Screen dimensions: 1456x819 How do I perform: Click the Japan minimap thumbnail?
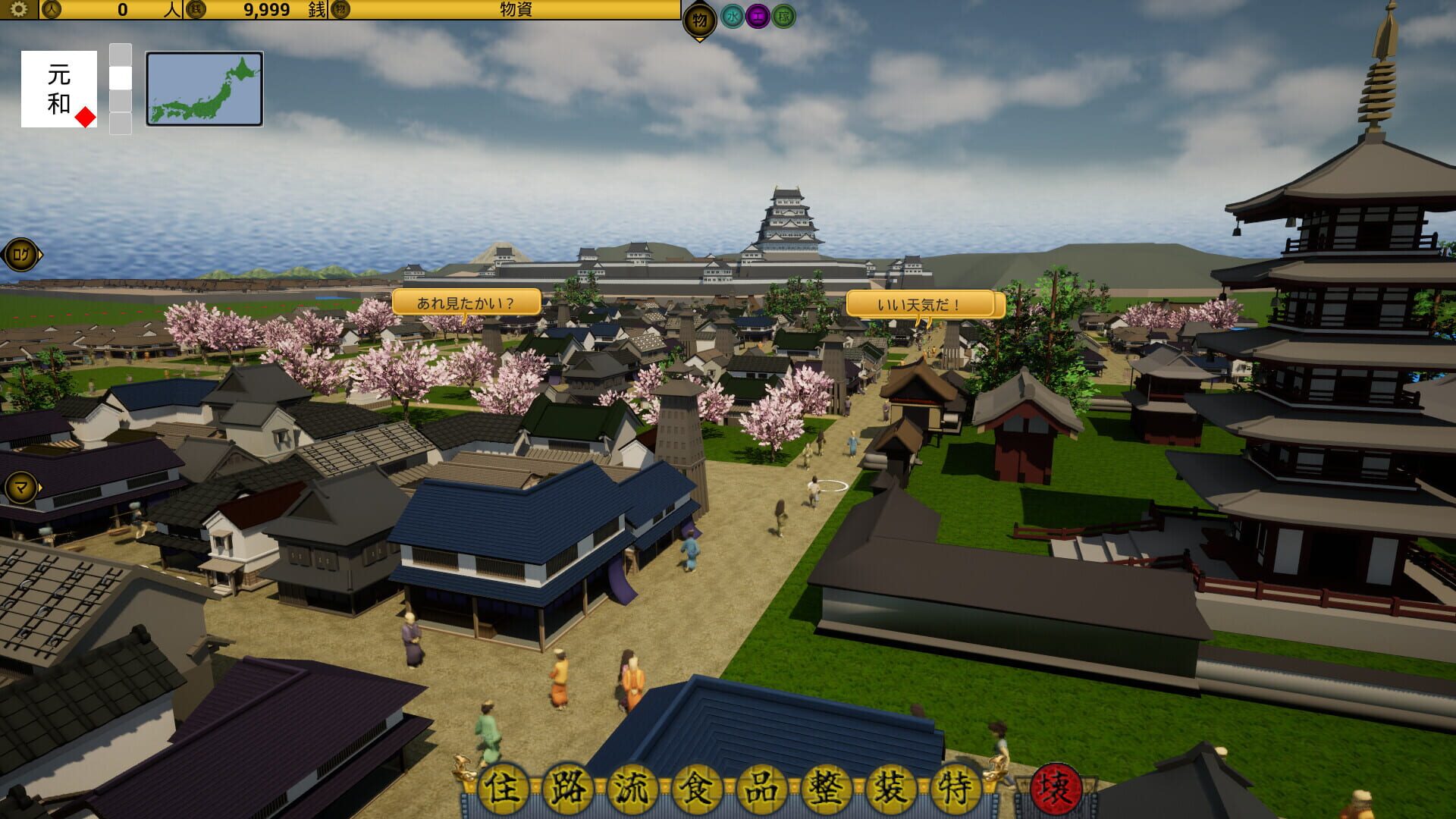tap(203, 87)
